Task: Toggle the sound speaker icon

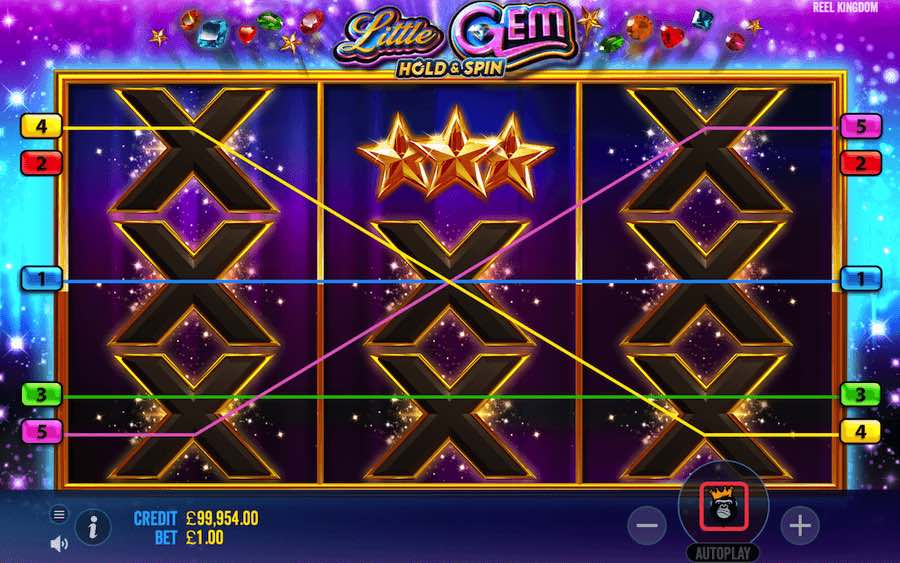Action: pos(59,543)
